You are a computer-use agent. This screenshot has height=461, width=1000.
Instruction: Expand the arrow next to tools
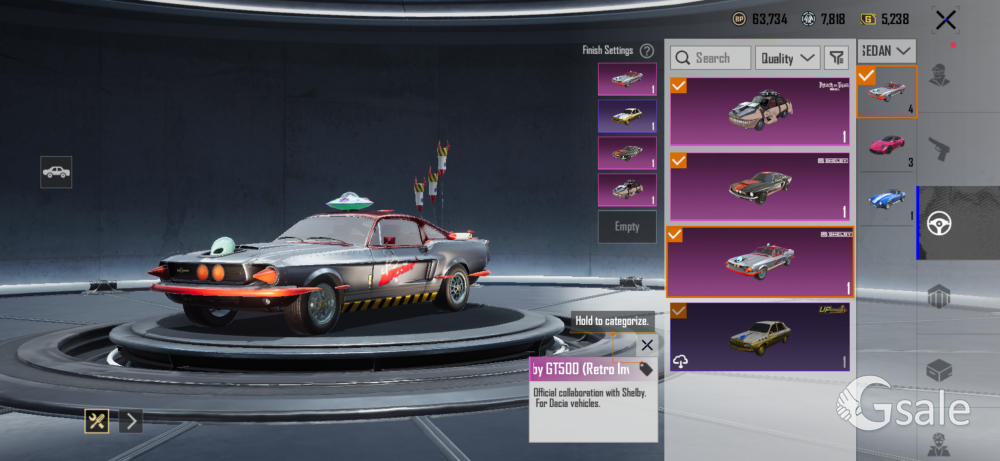pyautogui.click(x=131, y=421)
